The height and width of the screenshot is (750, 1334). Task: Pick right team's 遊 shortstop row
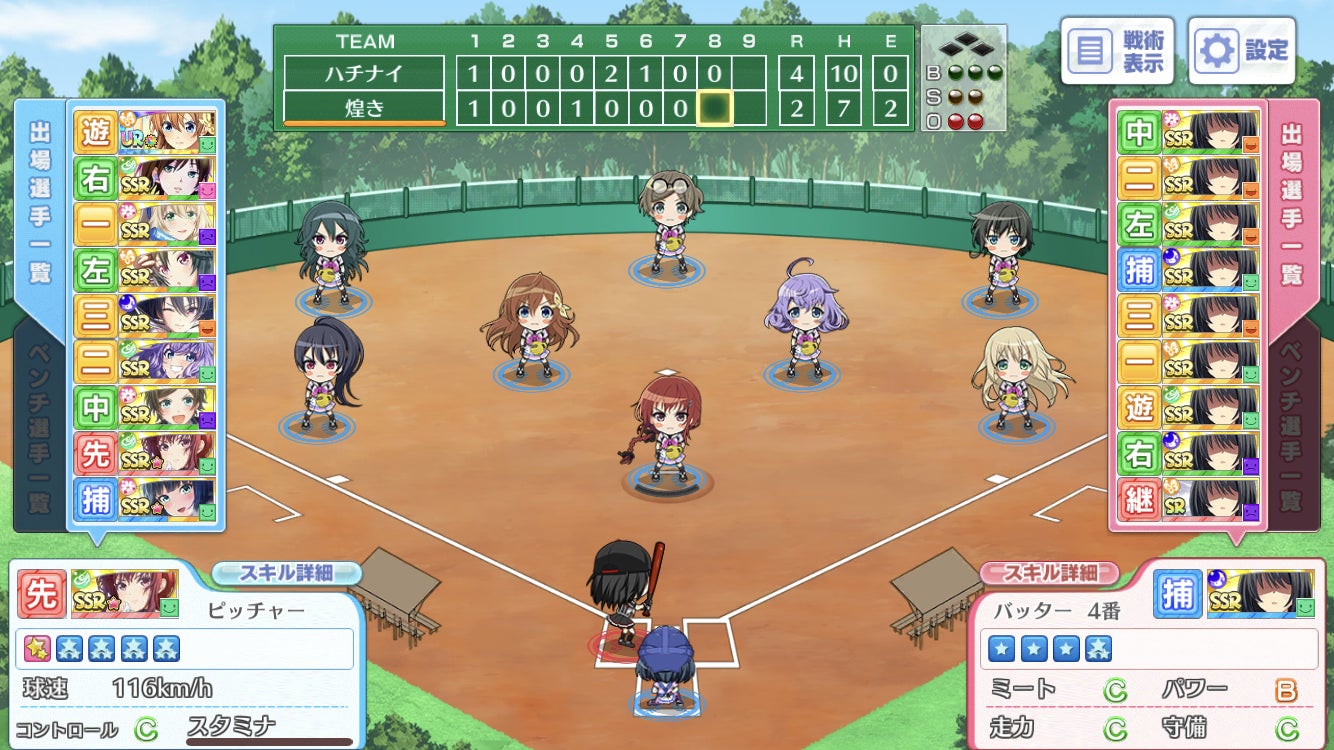(1188, 408)
